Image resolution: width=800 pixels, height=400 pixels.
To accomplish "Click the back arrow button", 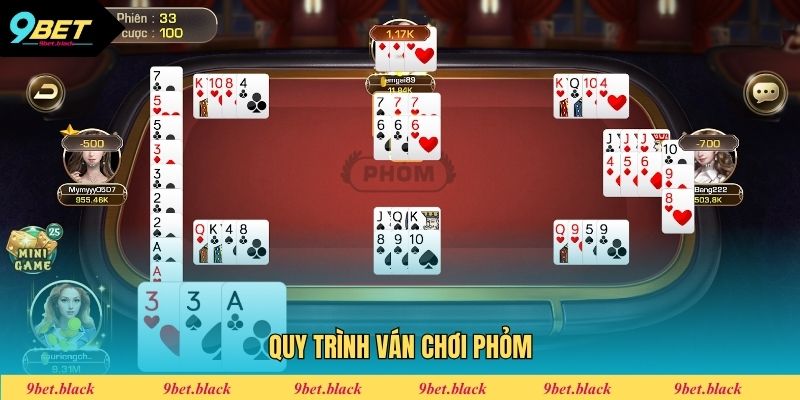I will (x=44, y=93).
